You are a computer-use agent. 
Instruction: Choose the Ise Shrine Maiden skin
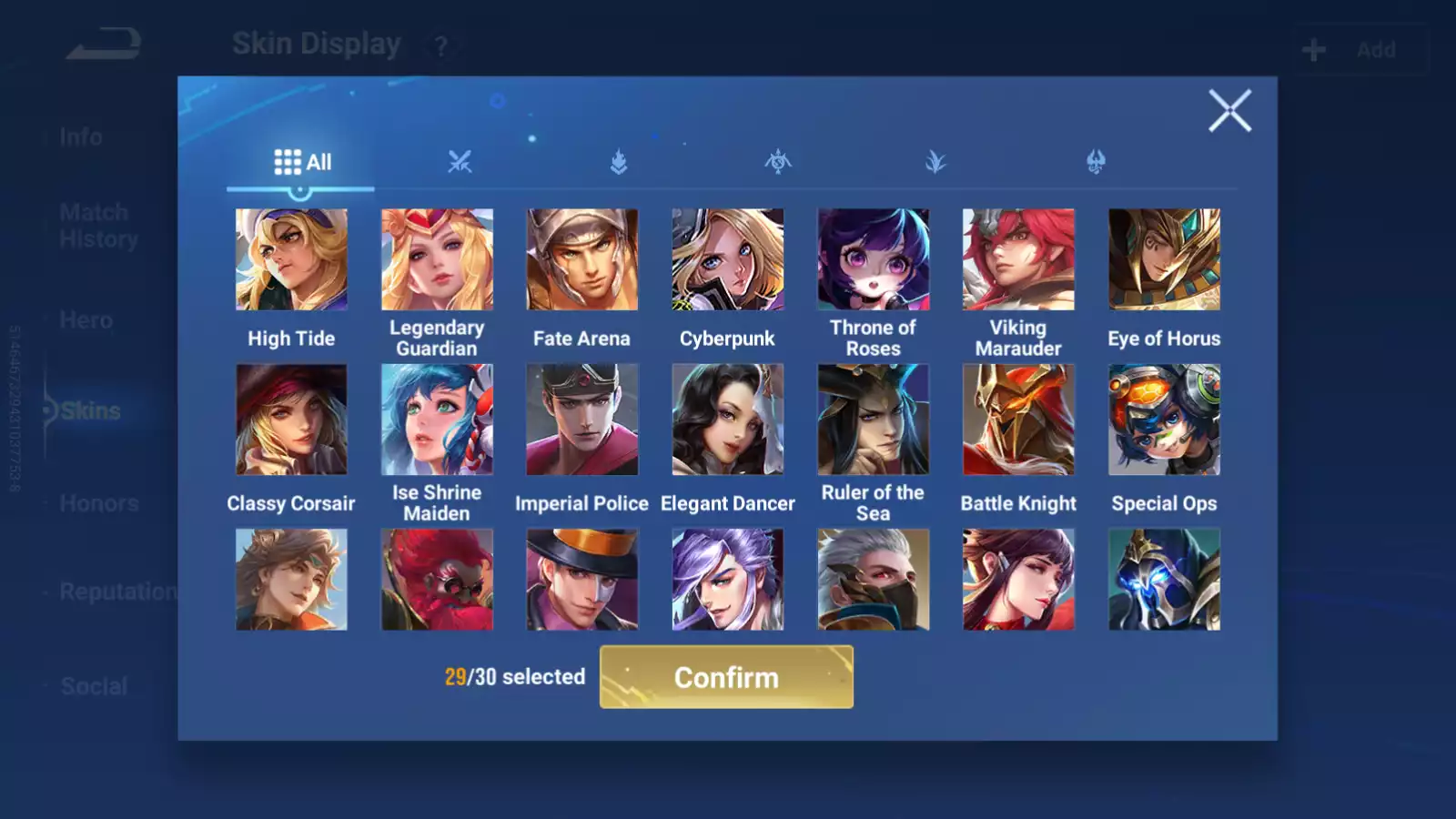click(x=437, y=420)
